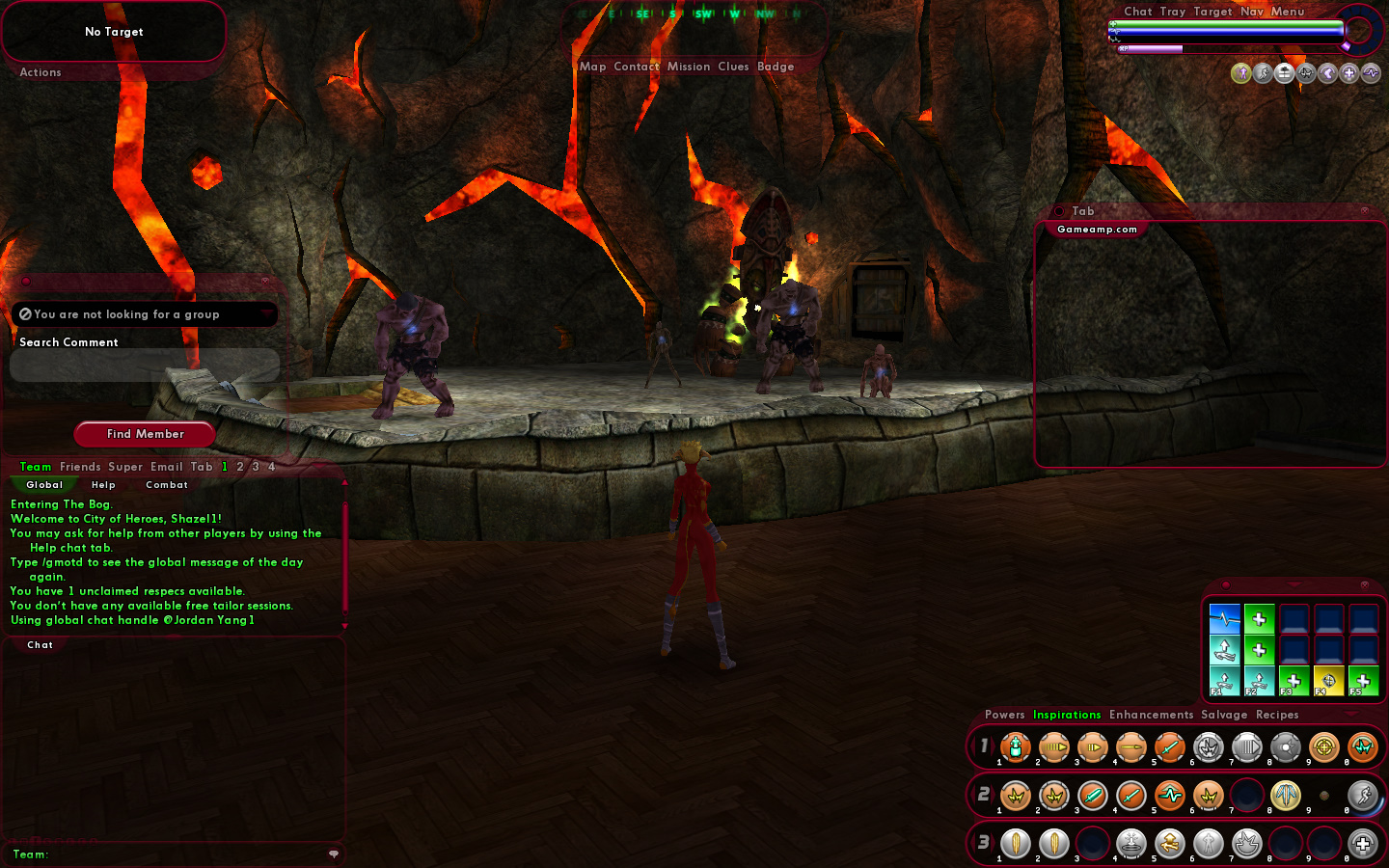
Task: Toggle the Chat window from top bar
Action: pyautogui.click(x=1137, y=12)
